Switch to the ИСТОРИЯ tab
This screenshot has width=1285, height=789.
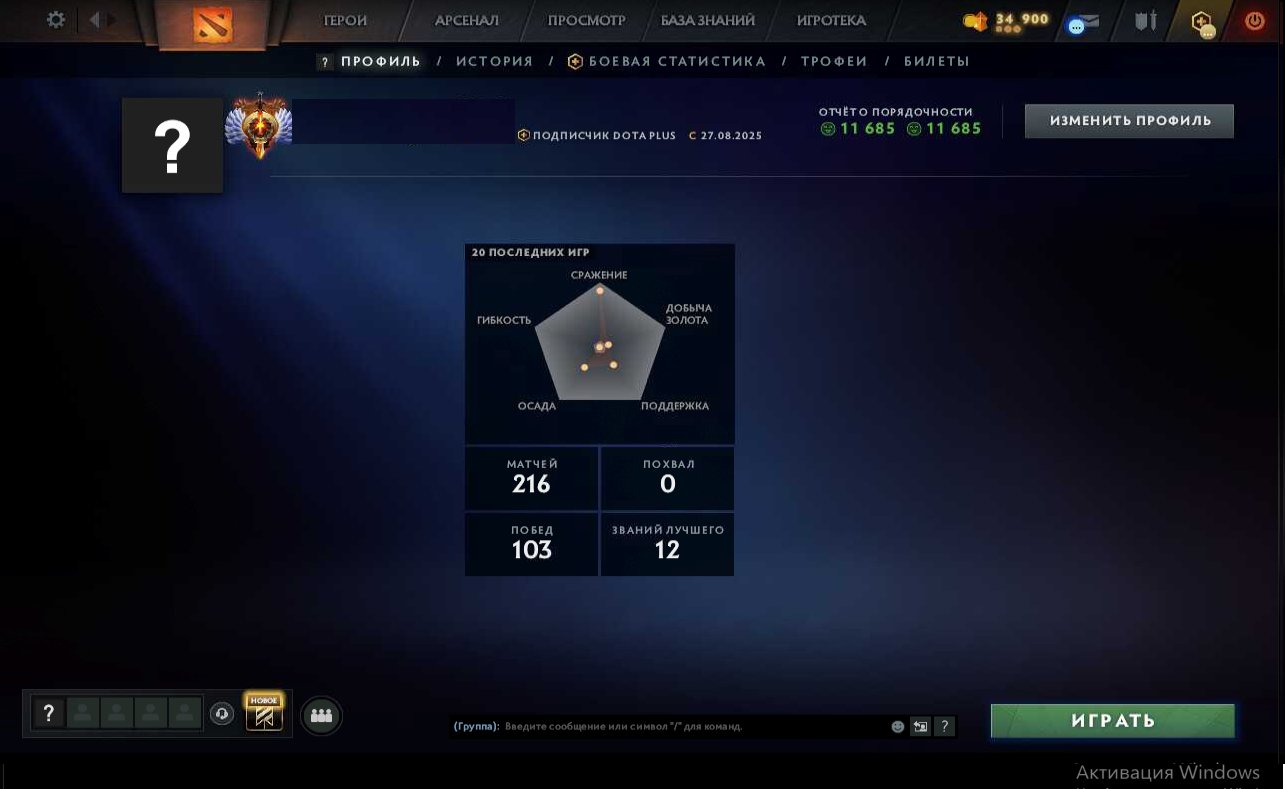click(494, 61)
